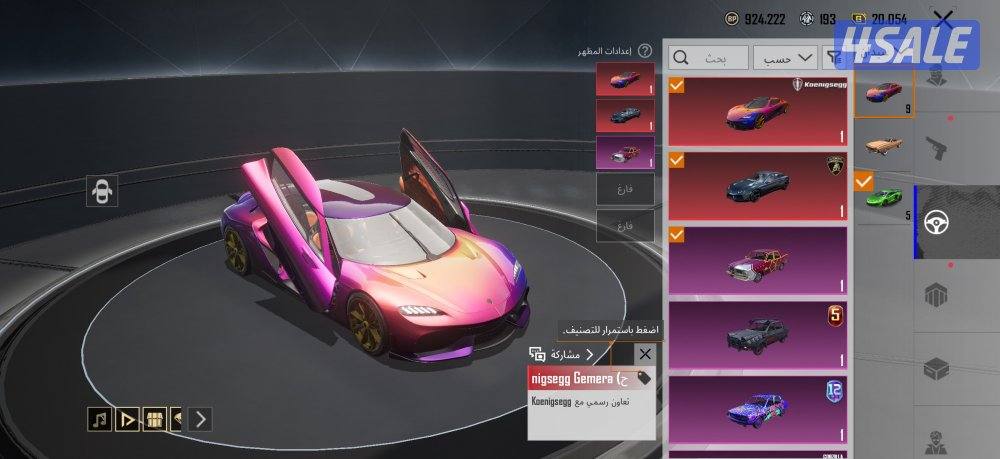Select the steering wheel vehicles tab
The width and height of the screenshot is (1000, 459).
pyautogui.click(x=942, y=222)
